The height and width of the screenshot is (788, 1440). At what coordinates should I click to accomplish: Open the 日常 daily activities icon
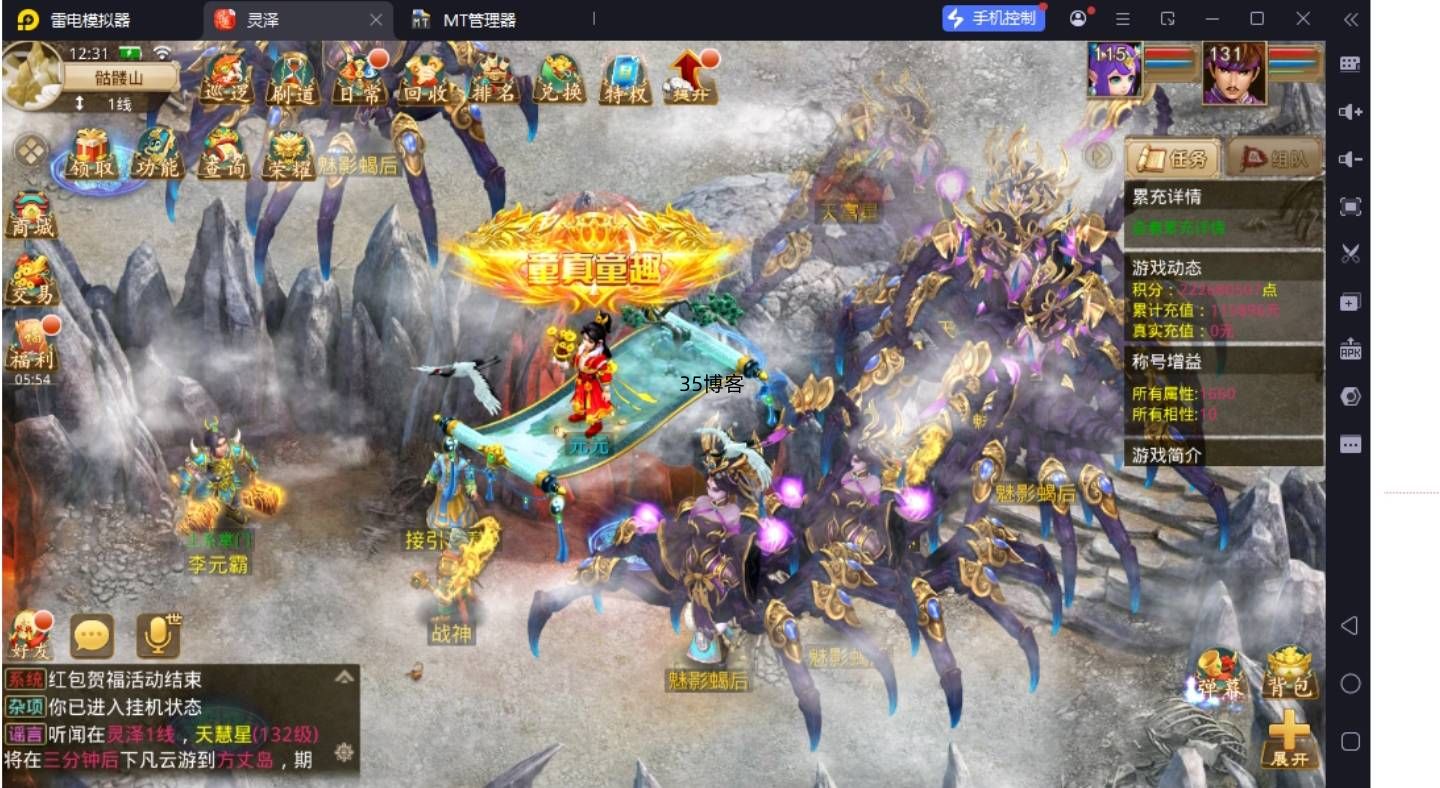(x=357, y=78)
